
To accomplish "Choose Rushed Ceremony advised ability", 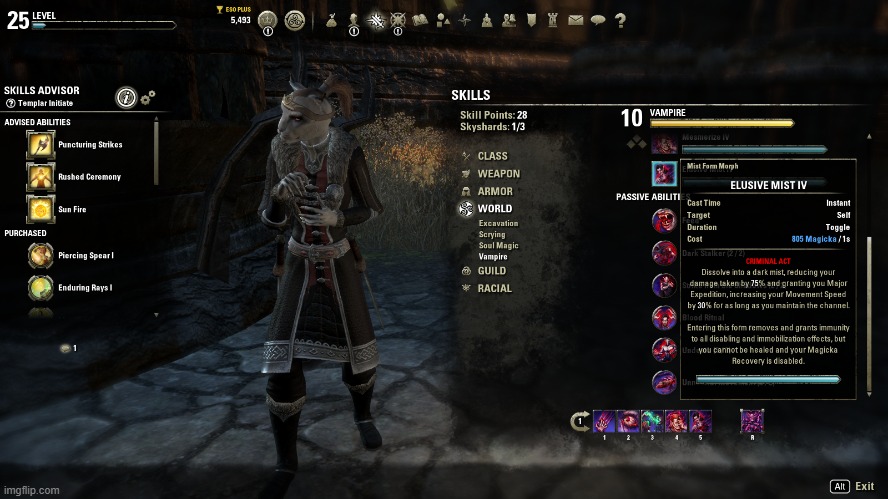I will point(40,177).
